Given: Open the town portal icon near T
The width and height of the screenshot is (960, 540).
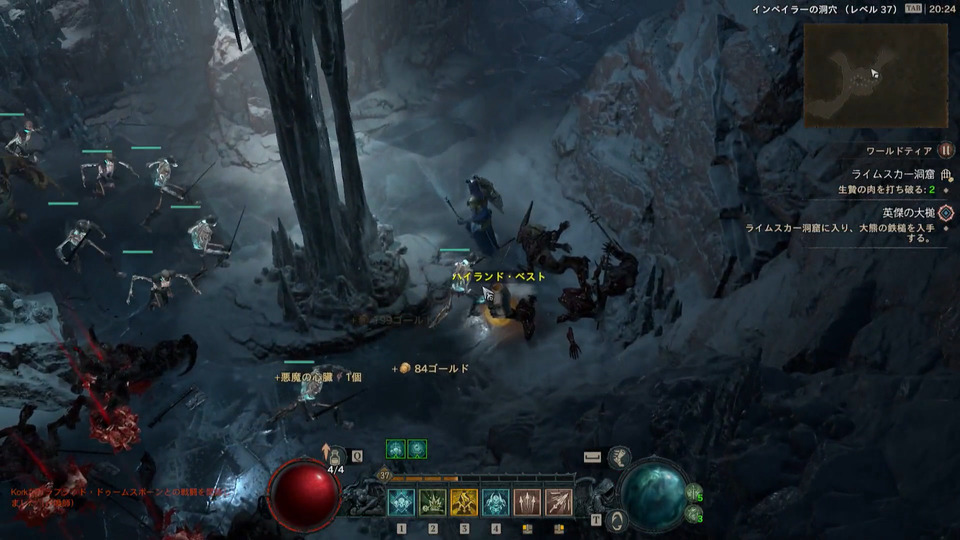Looking at the screenshot, I should (617, 519).
